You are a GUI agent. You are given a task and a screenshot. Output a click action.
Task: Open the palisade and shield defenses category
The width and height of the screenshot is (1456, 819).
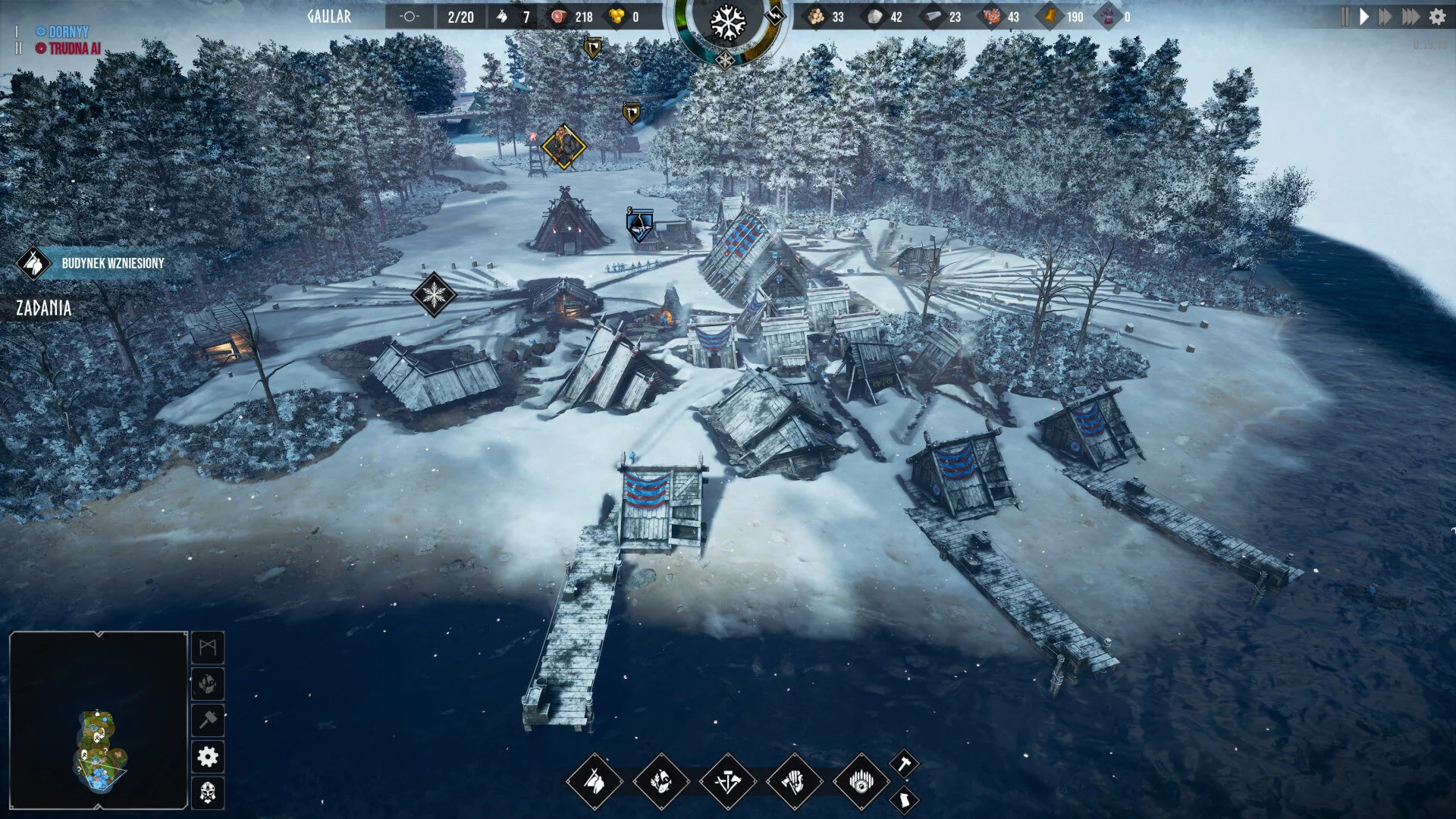(861, 782)
